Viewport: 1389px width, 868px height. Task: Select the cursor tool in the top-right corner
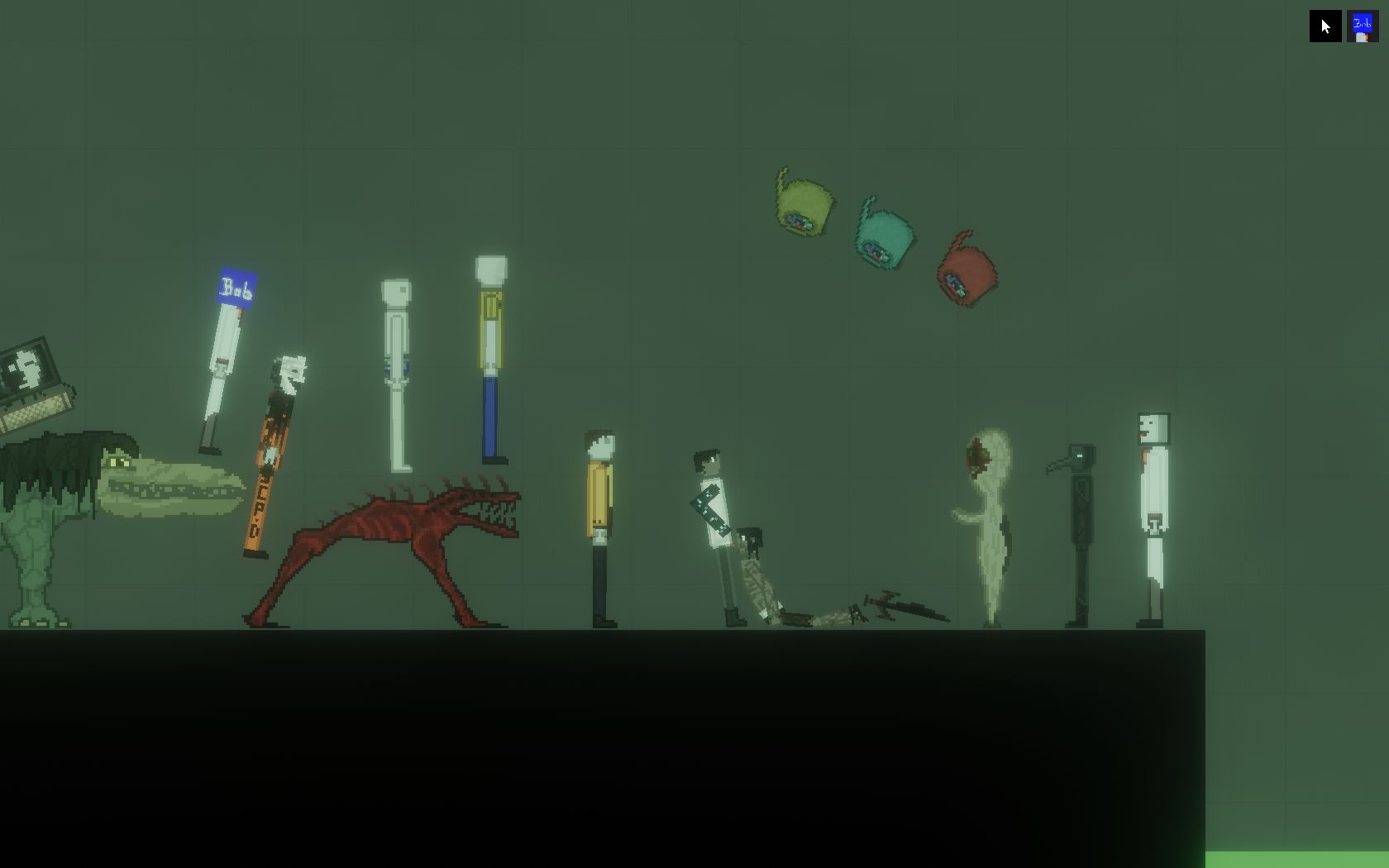1325,26
